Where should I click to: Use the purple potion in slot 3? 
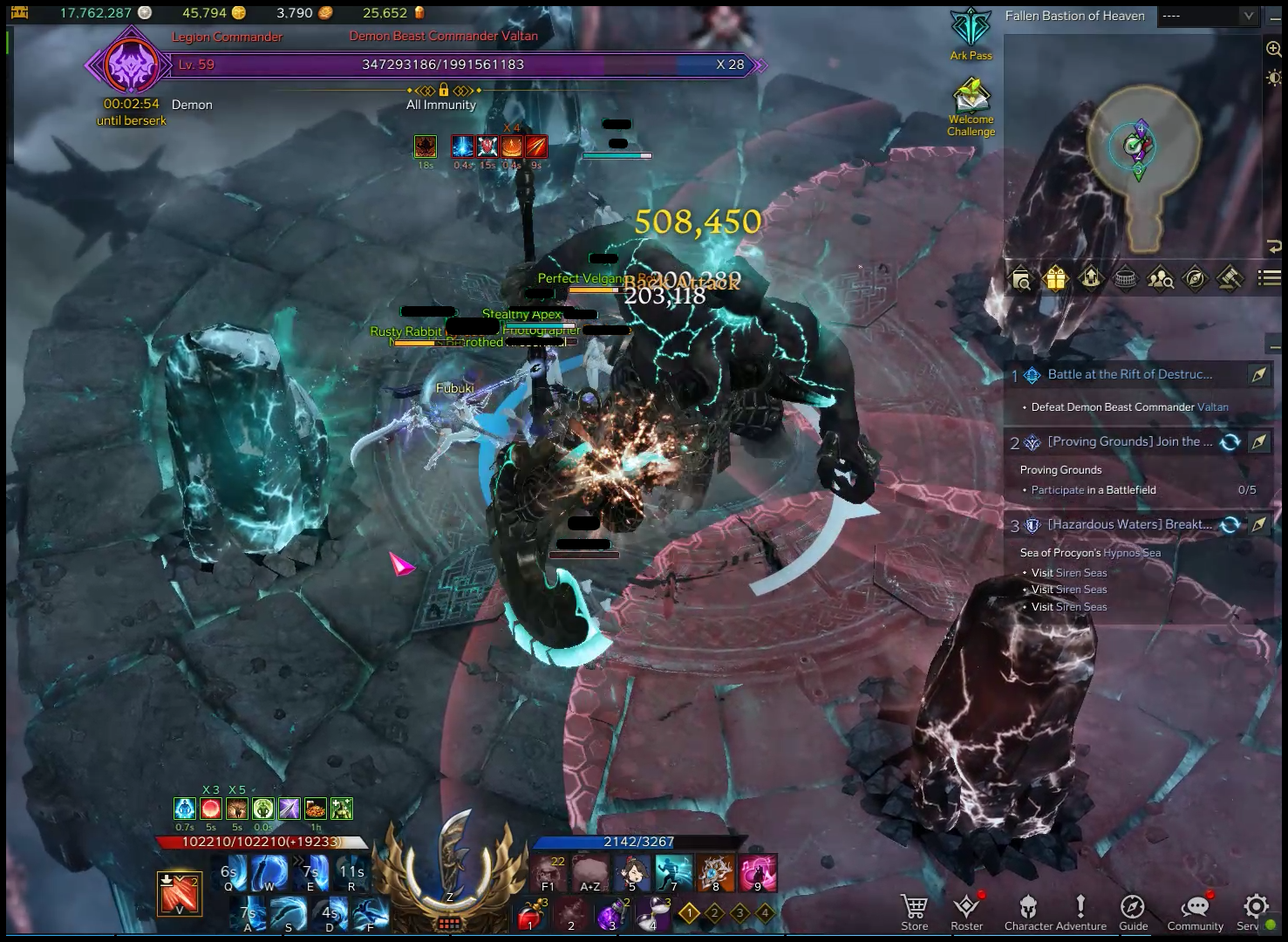tap(610, 914)
